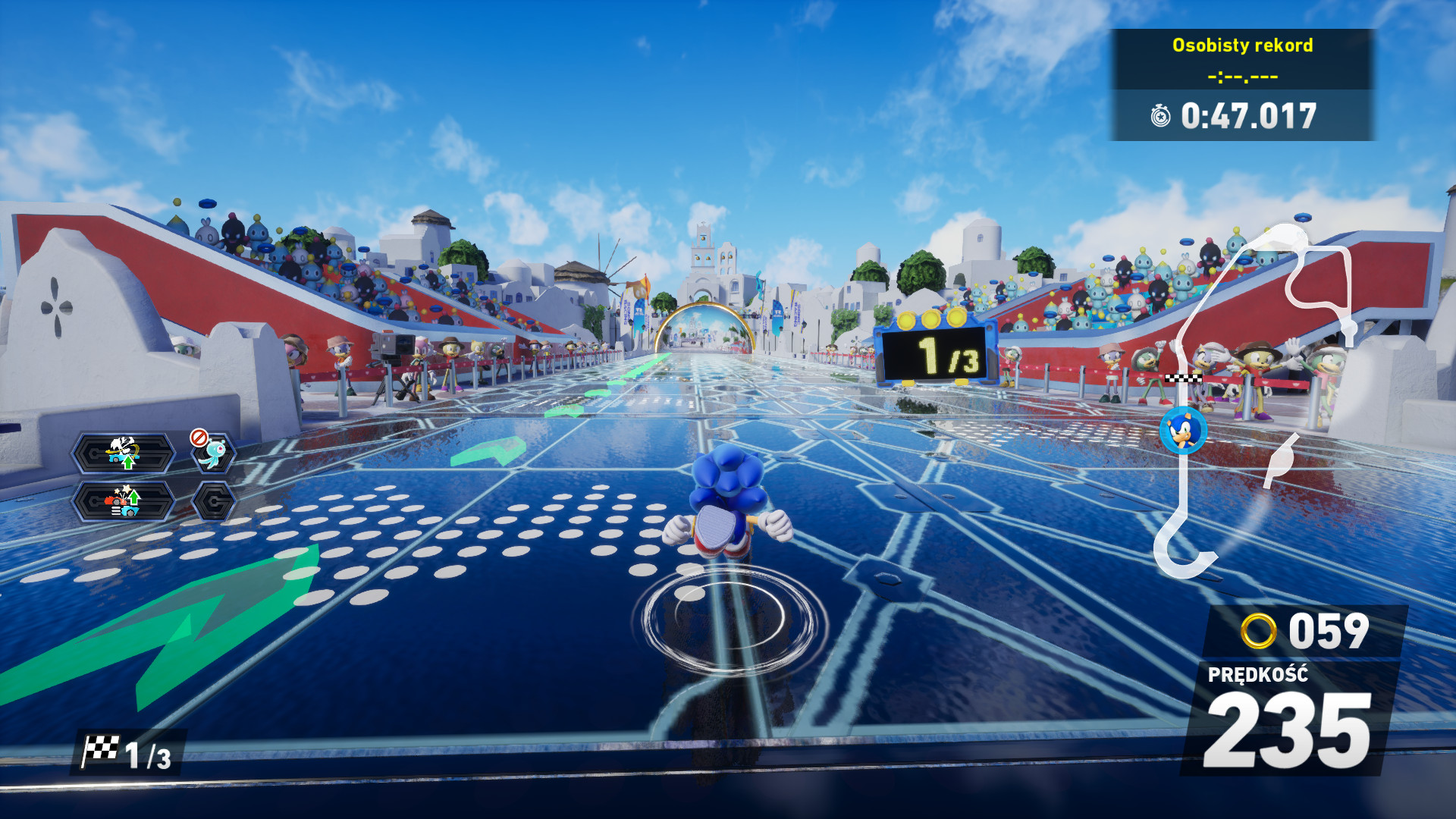Toggle the red no-entry badge on the Chao item

pos(199,438)
